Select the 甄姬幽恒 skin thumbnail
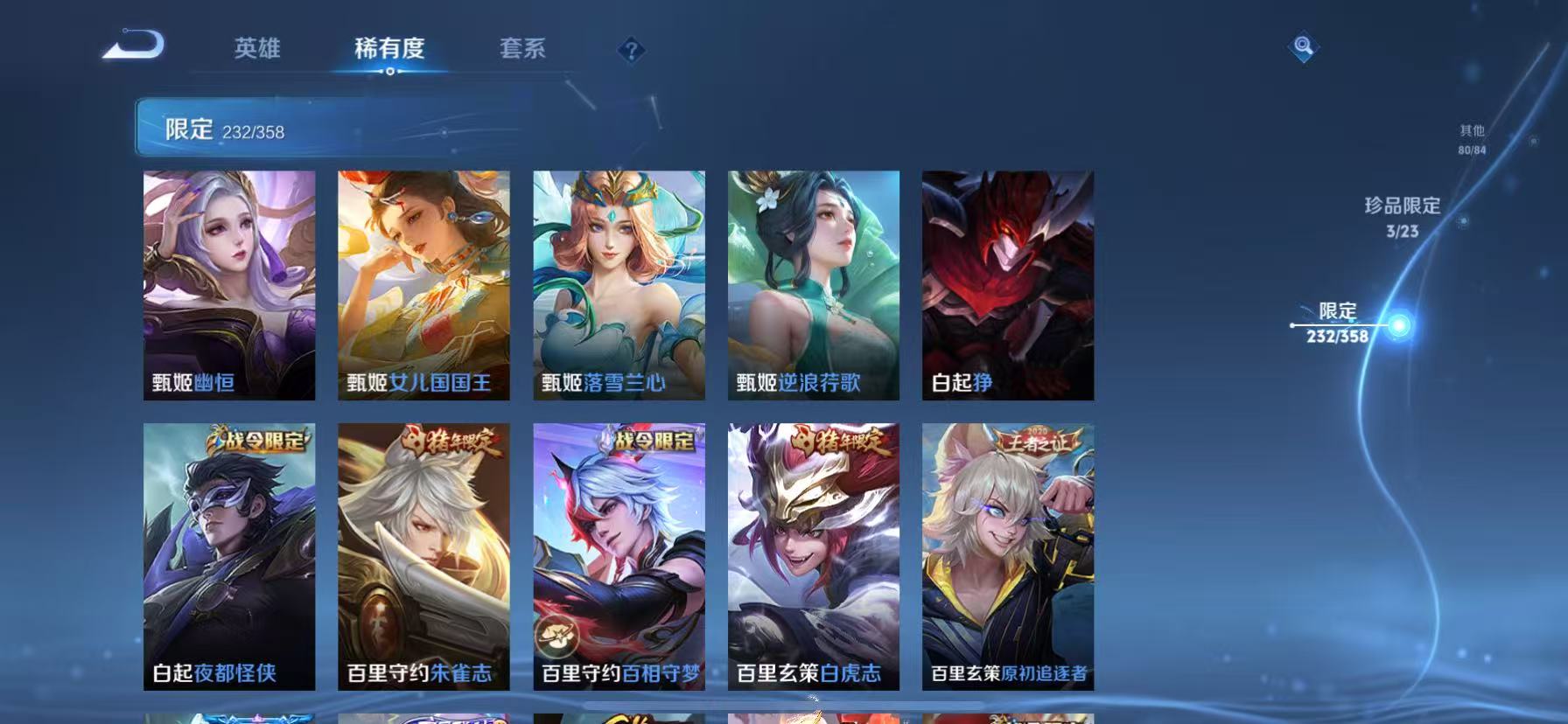The image size is (1568, 724). coord(228,282)
